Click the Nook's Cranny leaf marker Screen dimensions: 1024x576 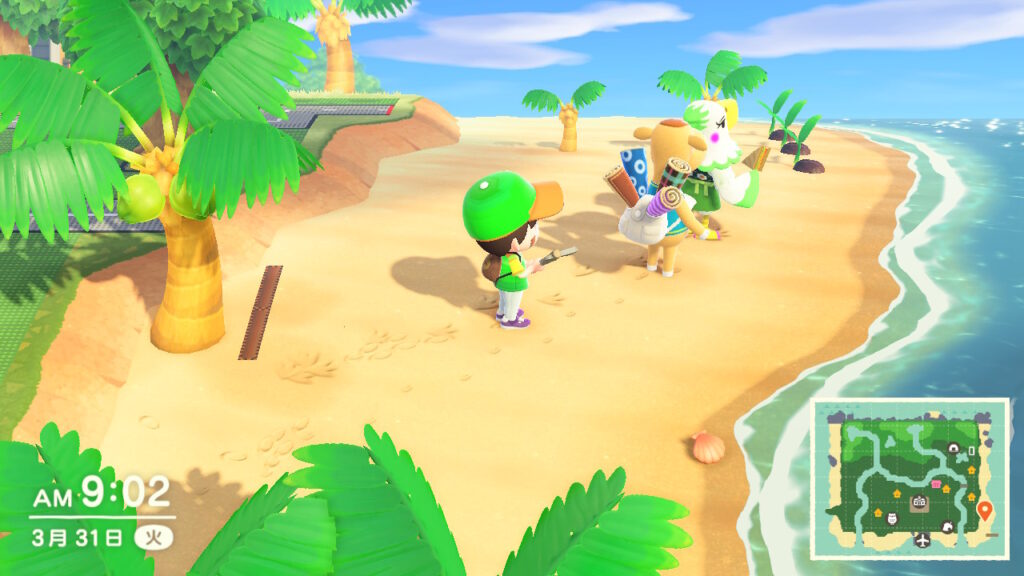pyautogui.click(x=947, y=527)
